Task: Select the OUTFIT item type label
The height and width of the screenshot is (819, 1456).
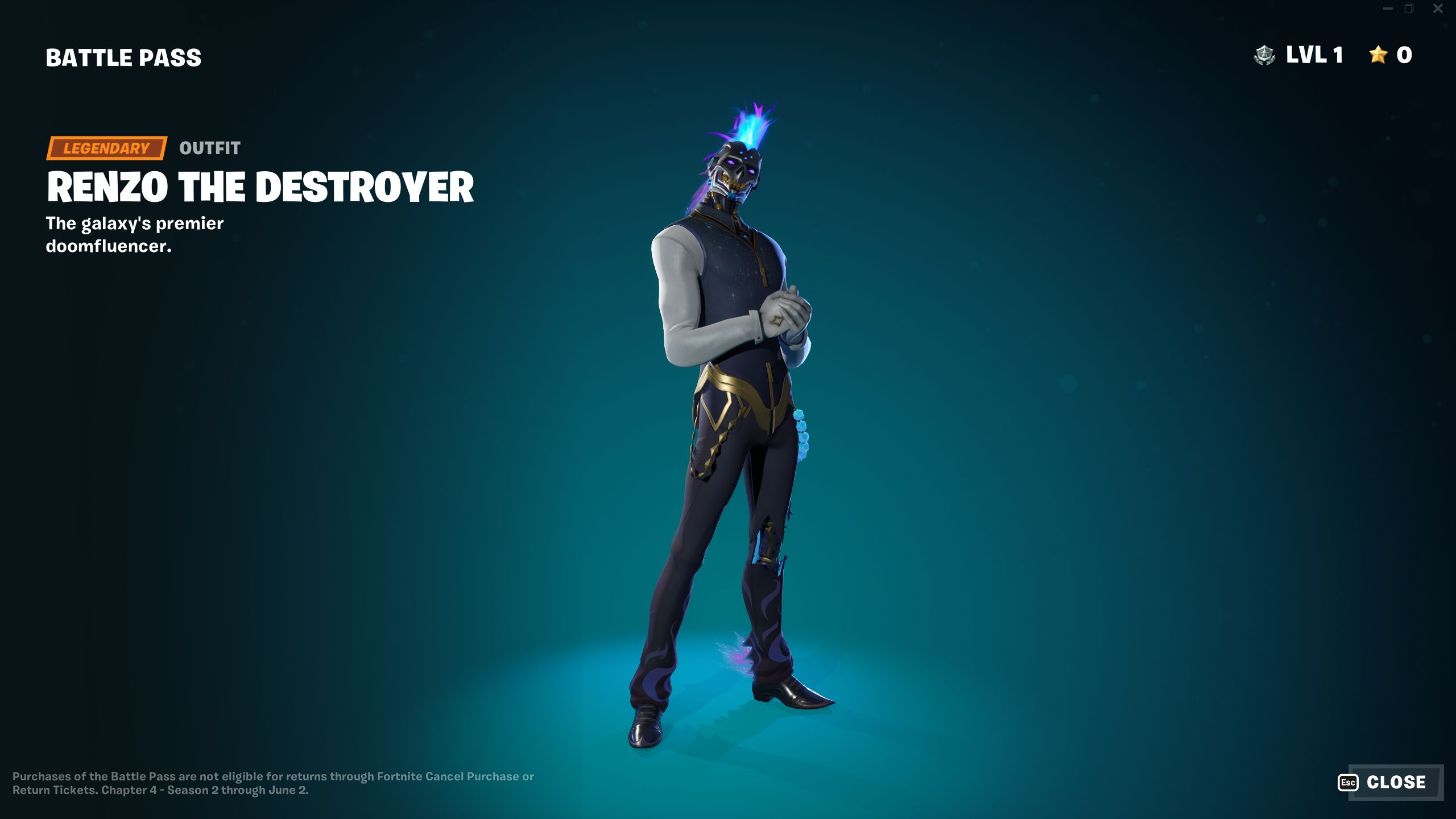Action: (209, 149)
